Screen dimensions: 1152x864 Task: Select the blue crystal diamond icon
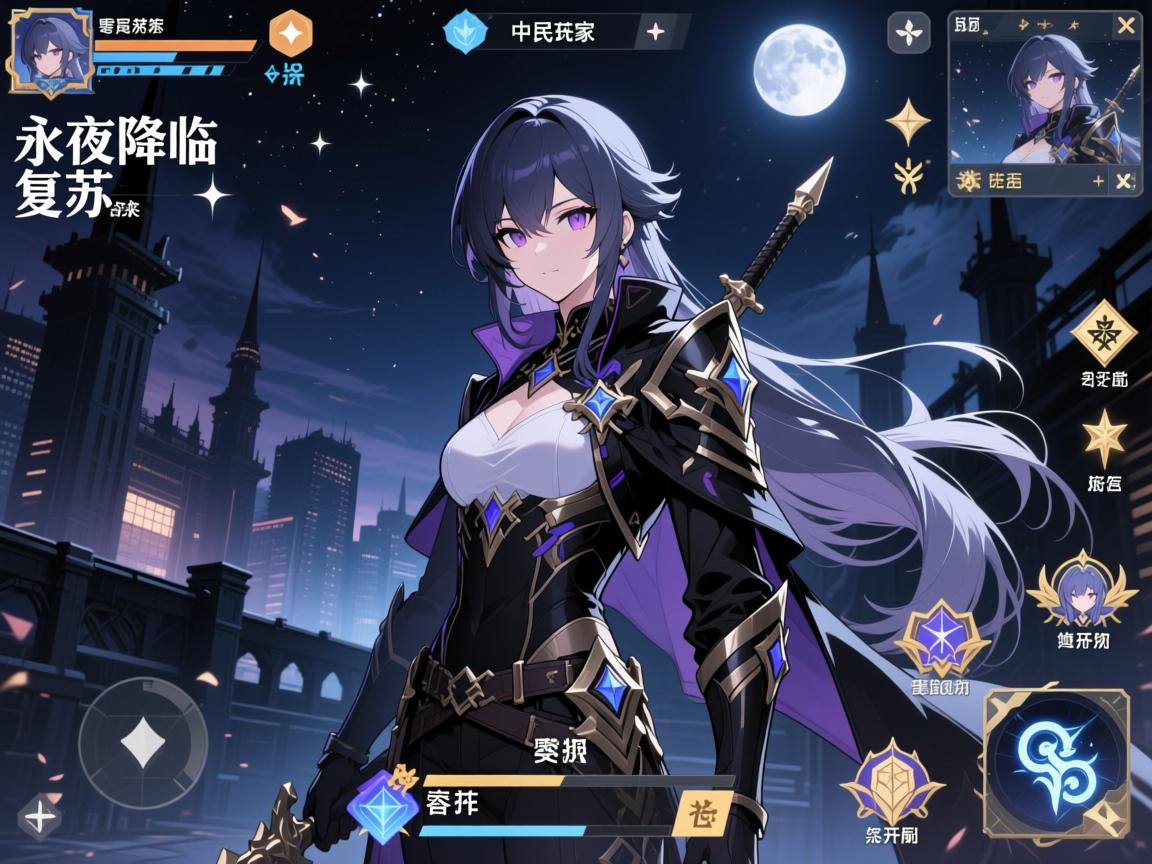(x=384, y=805)
